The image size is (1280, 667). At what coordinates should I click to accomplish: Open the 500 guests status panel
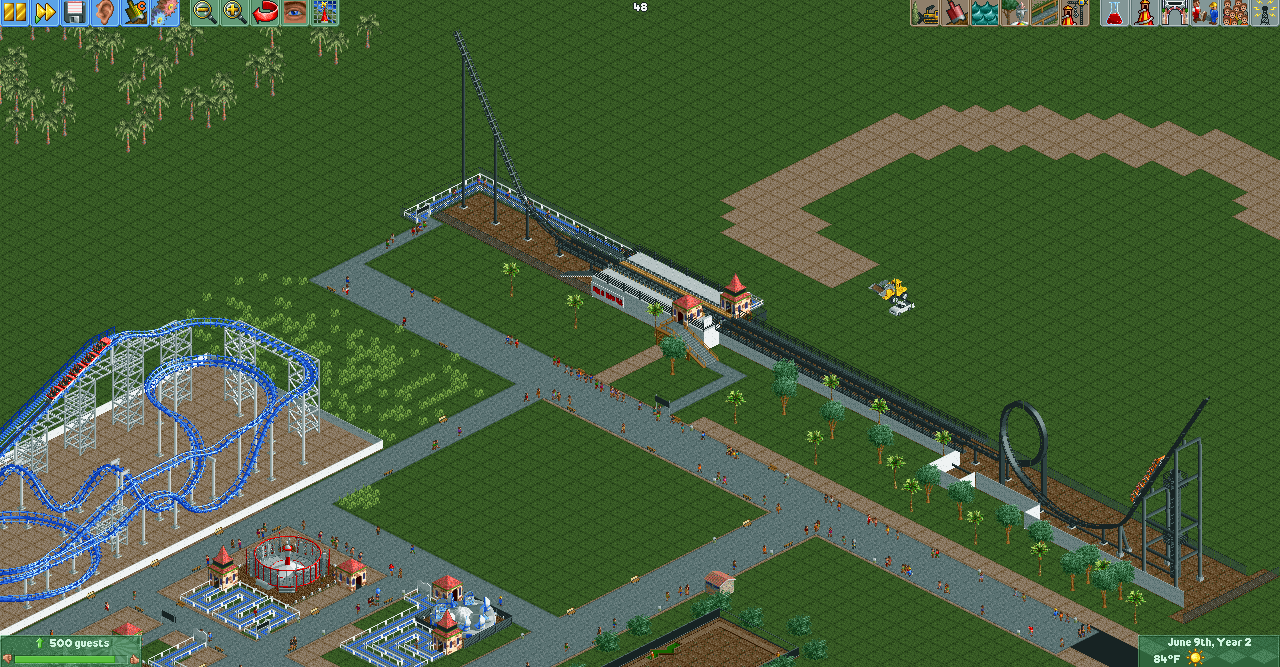(x=70, y=650)
